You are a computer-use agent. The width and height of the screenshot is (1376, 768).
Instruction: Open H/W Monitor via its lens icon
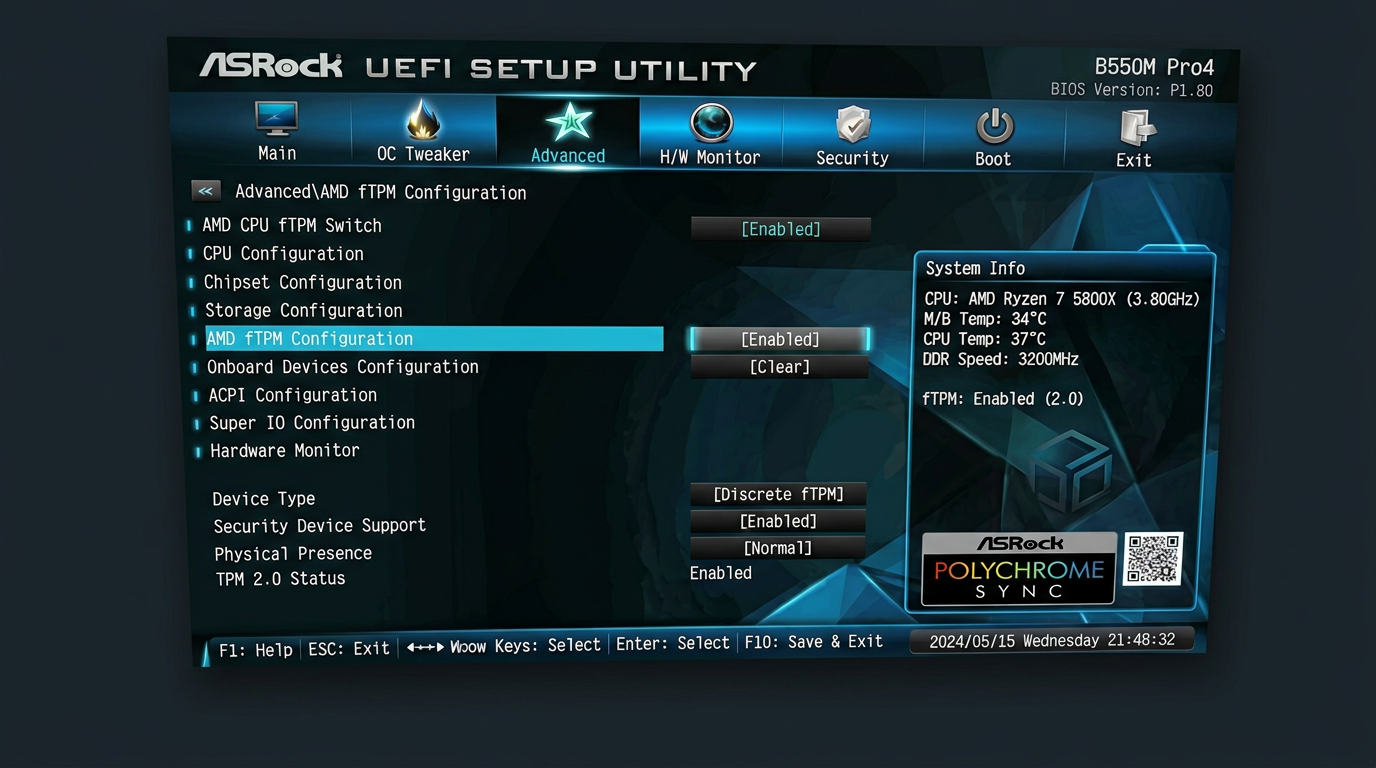(x=710, y=120)
